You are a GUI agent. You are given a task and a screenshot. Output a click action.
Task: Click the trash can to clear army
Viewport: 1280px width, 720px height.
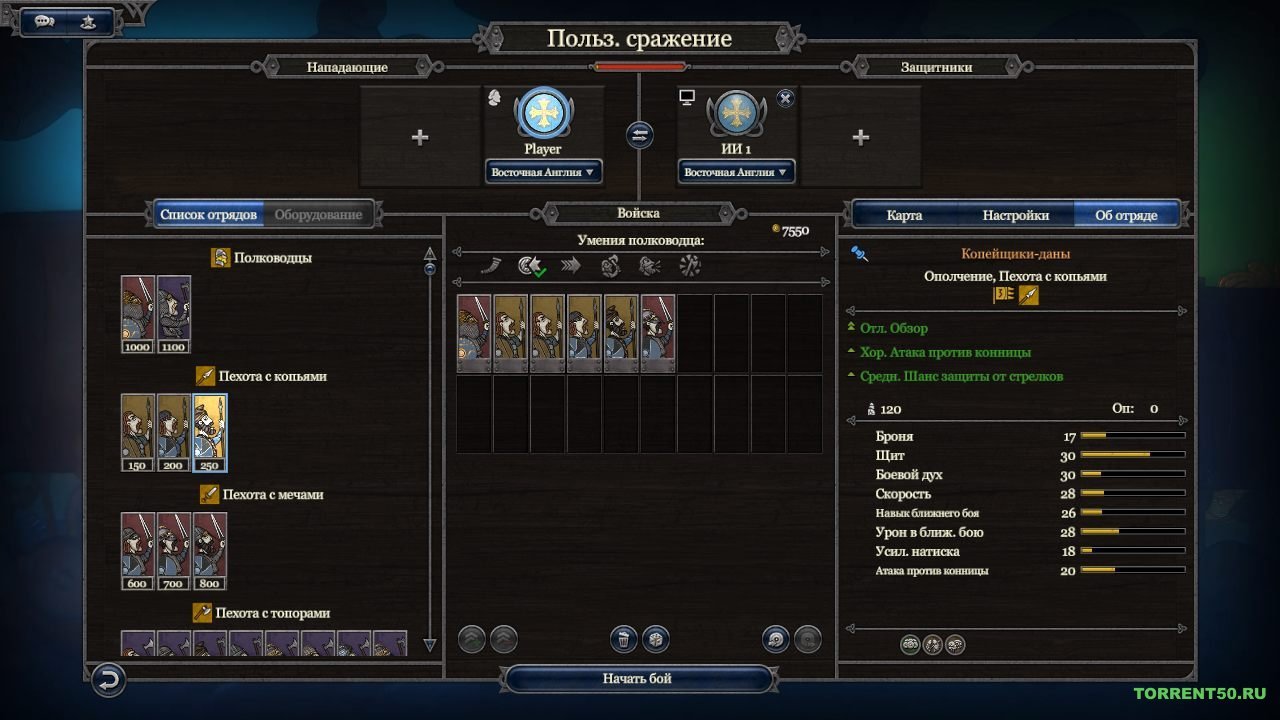pyautogui.click(x=625, y=640)
